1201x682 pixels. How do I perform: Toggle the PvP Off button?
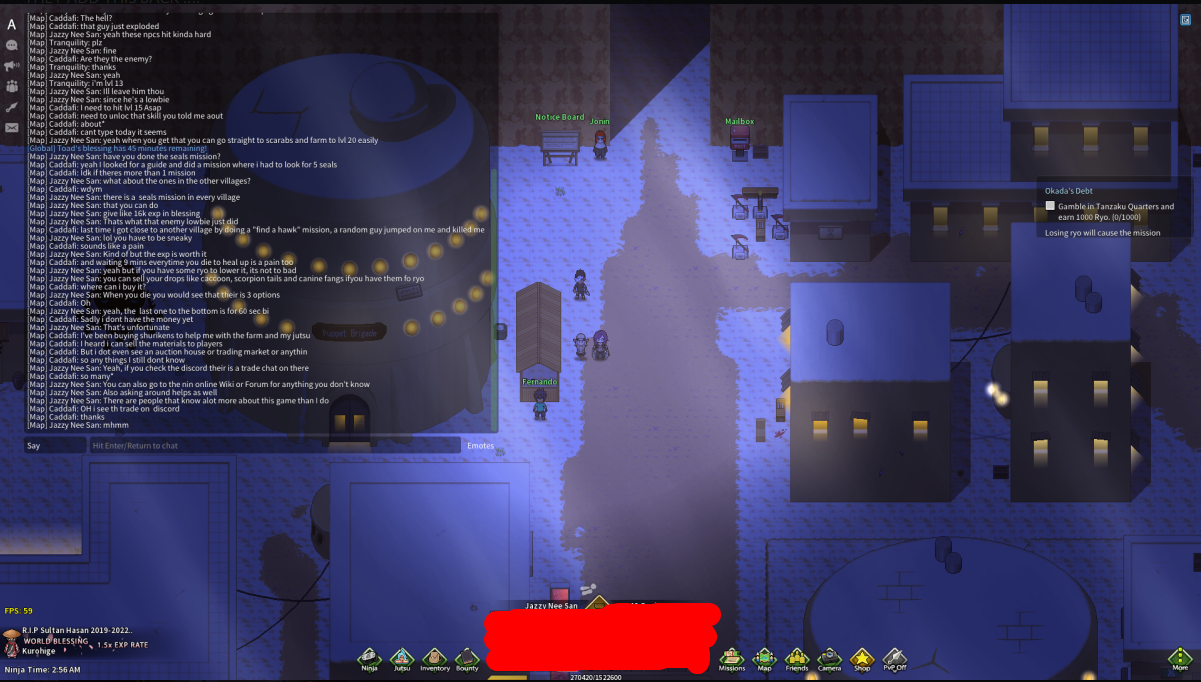tap(894, 657)
